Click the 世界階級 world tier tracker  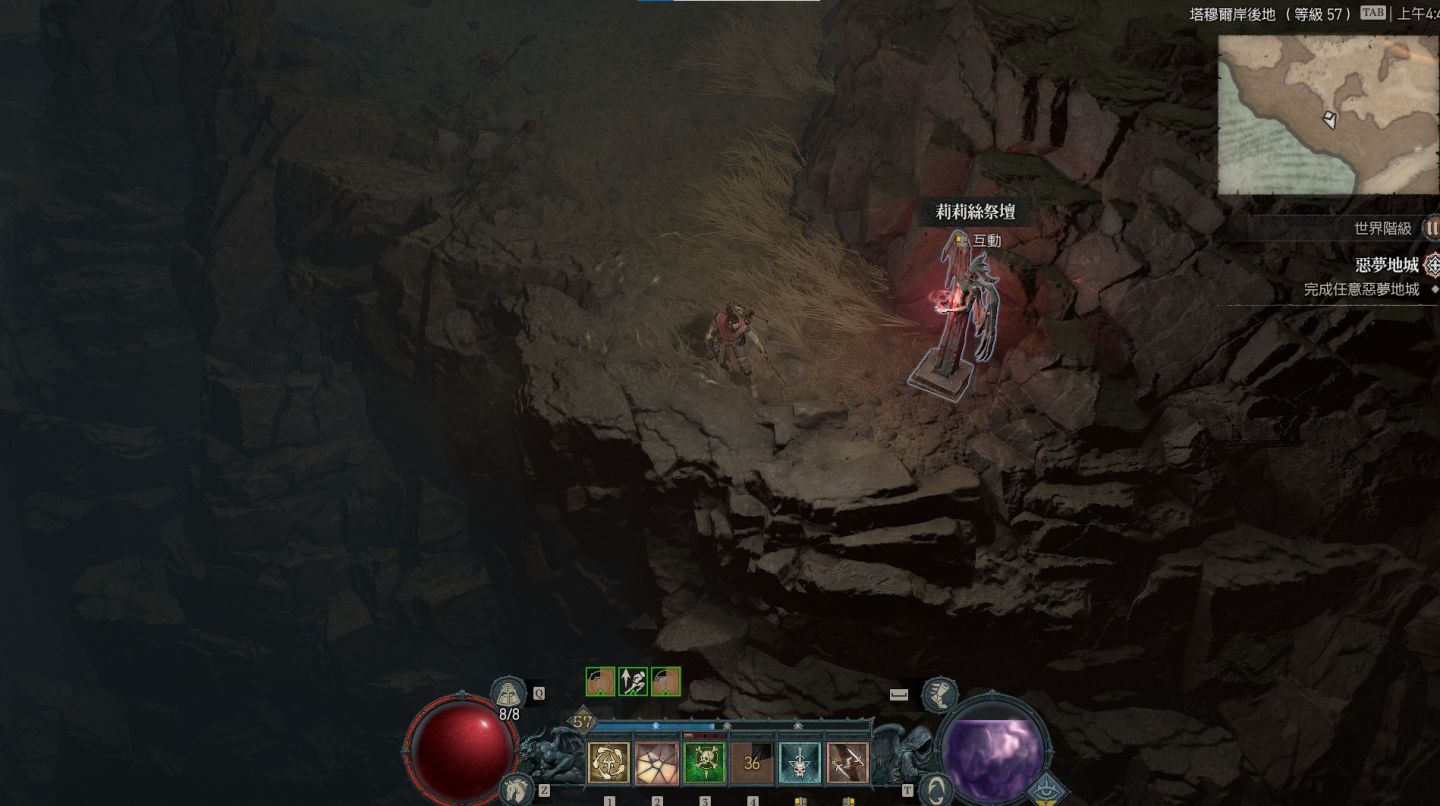[1383, 229]
